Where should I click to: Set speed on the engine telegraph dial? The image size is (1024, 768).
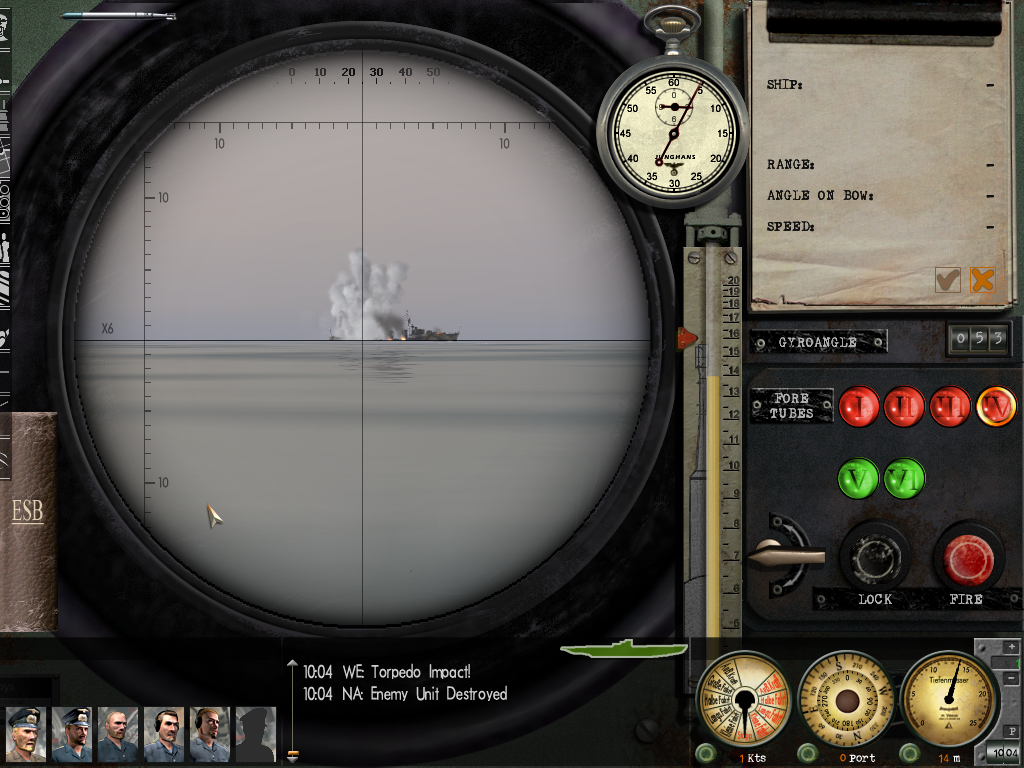click(x=741, y=698)
